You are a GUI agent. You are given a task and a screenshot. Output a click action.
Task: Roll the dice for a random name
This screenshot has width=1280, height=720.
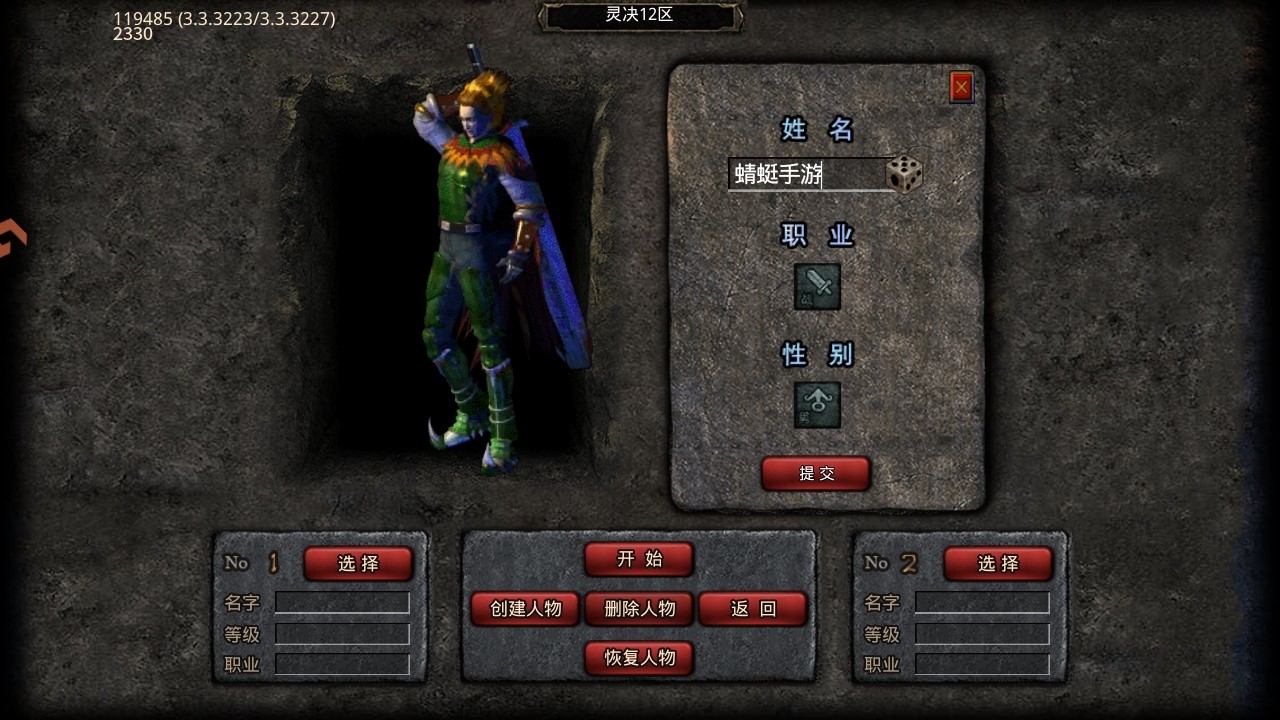point(905,174)
